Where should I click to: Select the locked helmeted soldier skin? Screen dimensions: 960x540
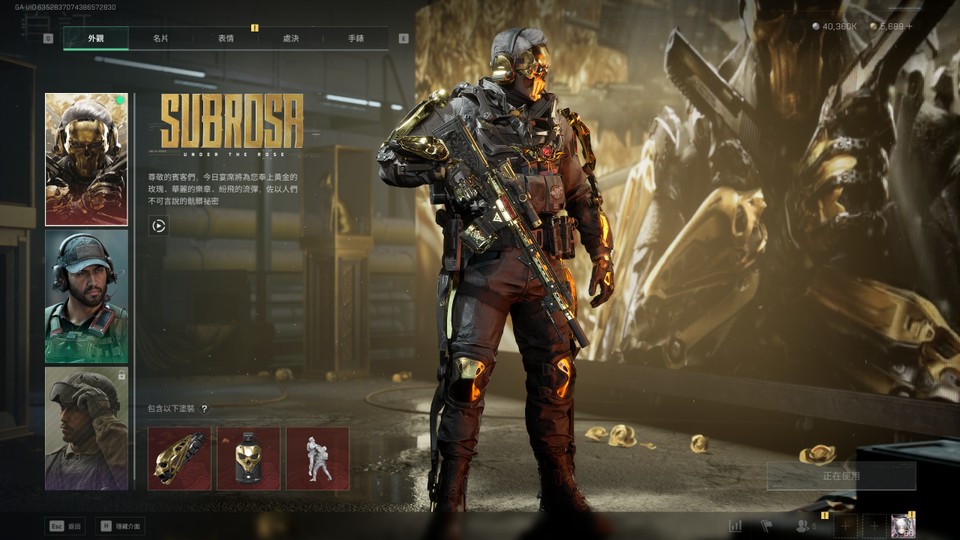[86, 428]
